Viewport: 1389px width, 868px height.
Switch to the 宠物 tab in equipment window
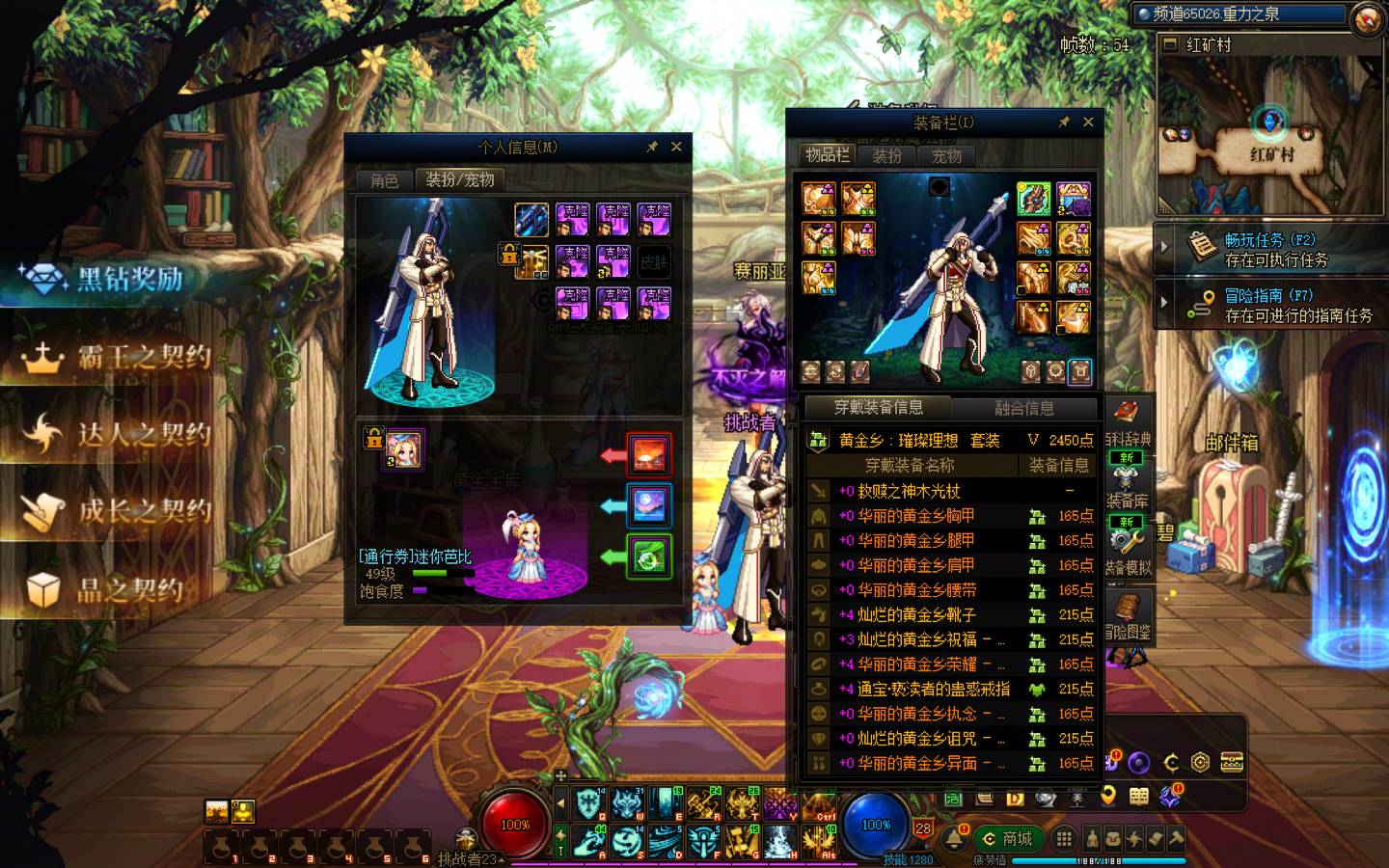(946, 155)
